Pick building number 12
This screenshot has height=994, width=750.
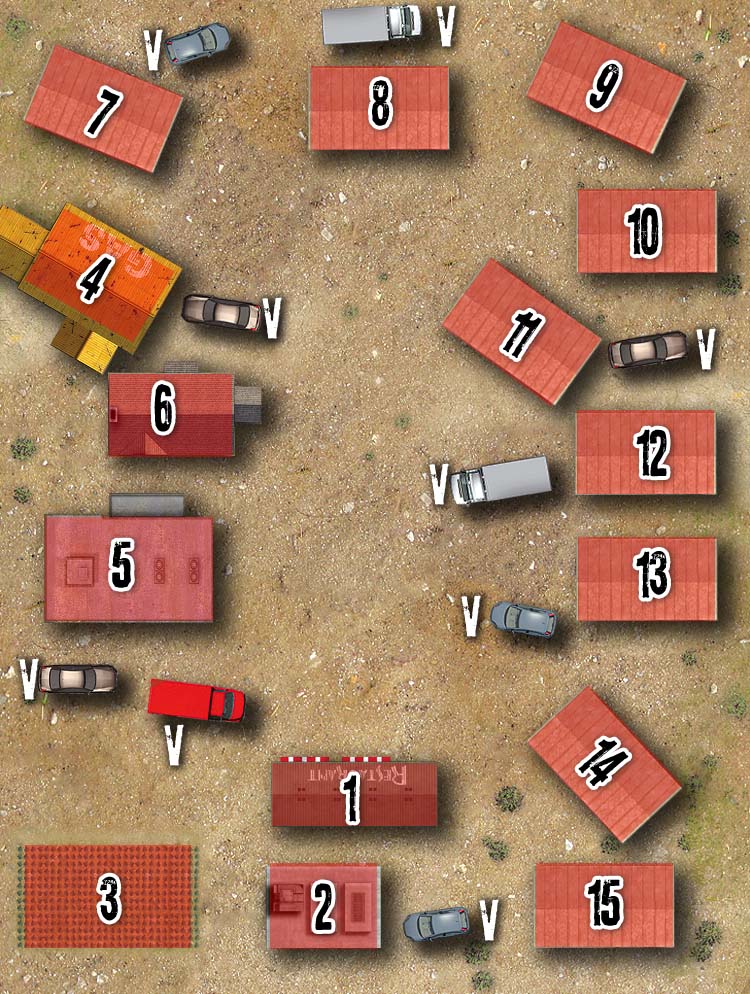click(x=646, y=453)
